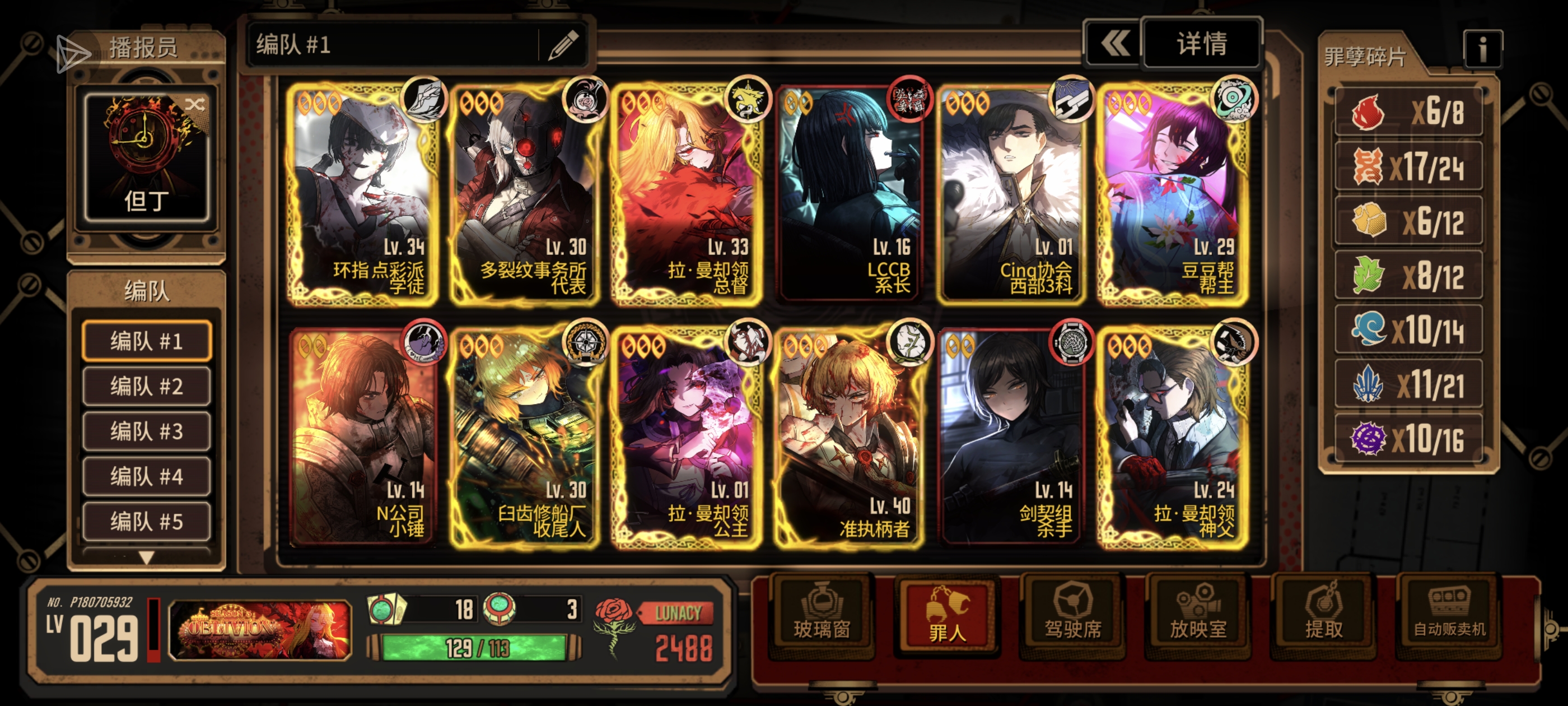Image resolution: width=1568 pixels, height=706 pixels.
Task: Switch to team 编队 #3
Action: [147, 431]
